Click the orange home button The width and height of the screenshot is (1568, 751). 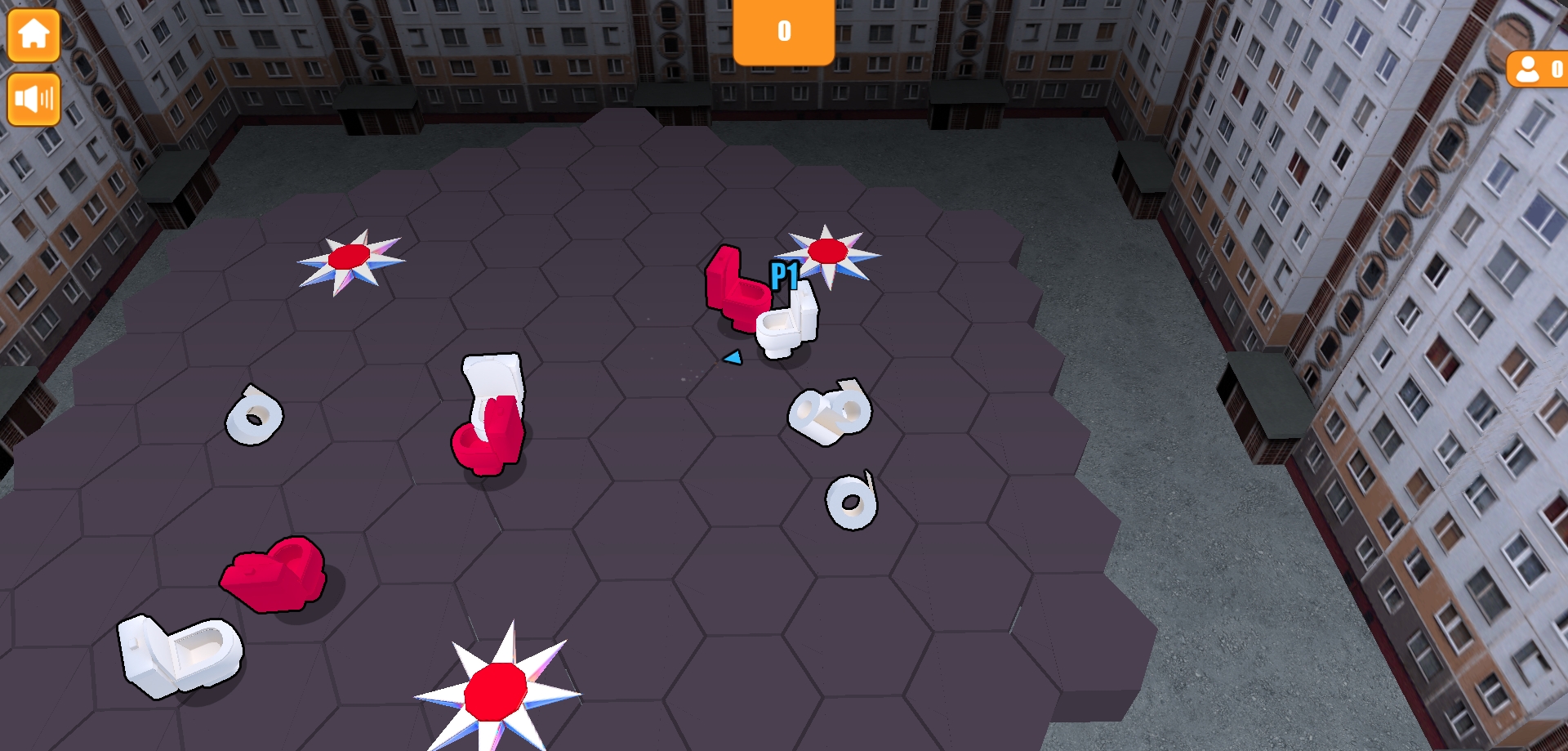tap(33, 35)
